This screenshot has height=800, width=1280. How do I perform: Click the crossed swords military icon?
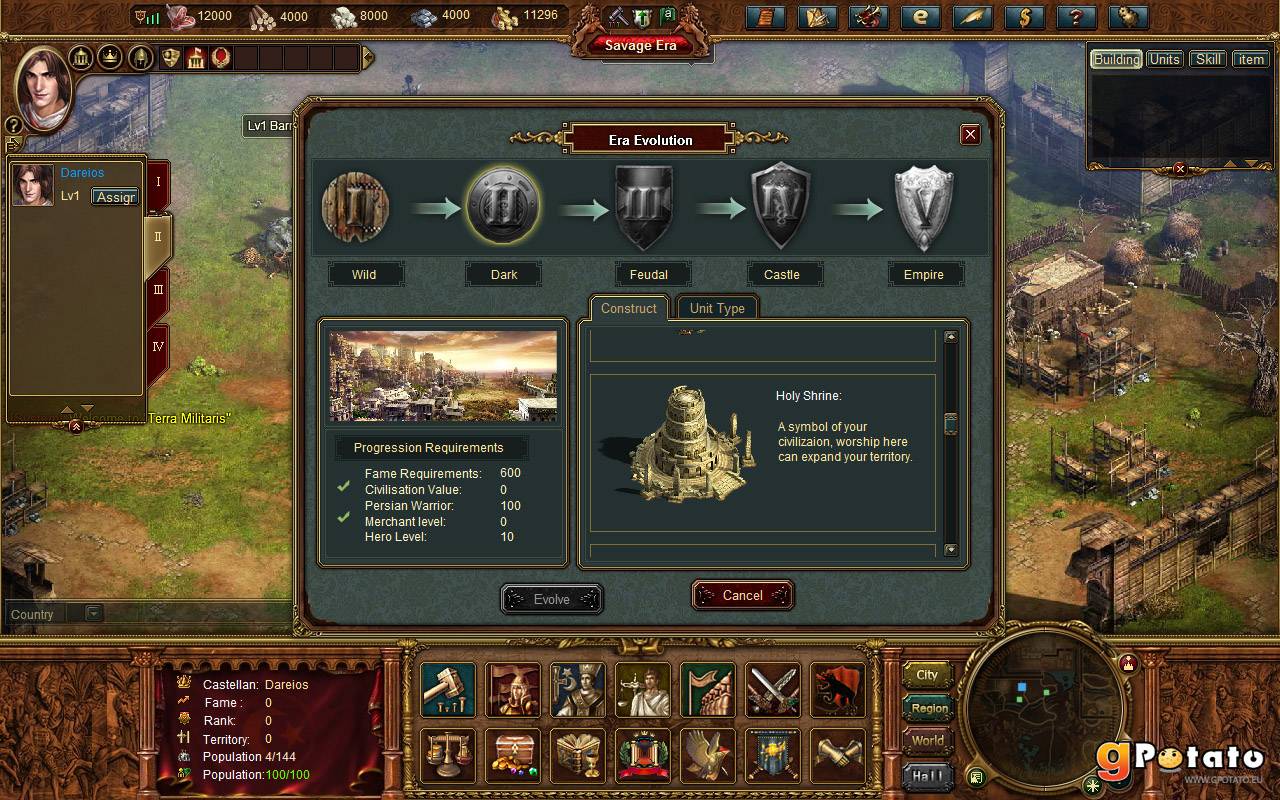coord(773,689)
